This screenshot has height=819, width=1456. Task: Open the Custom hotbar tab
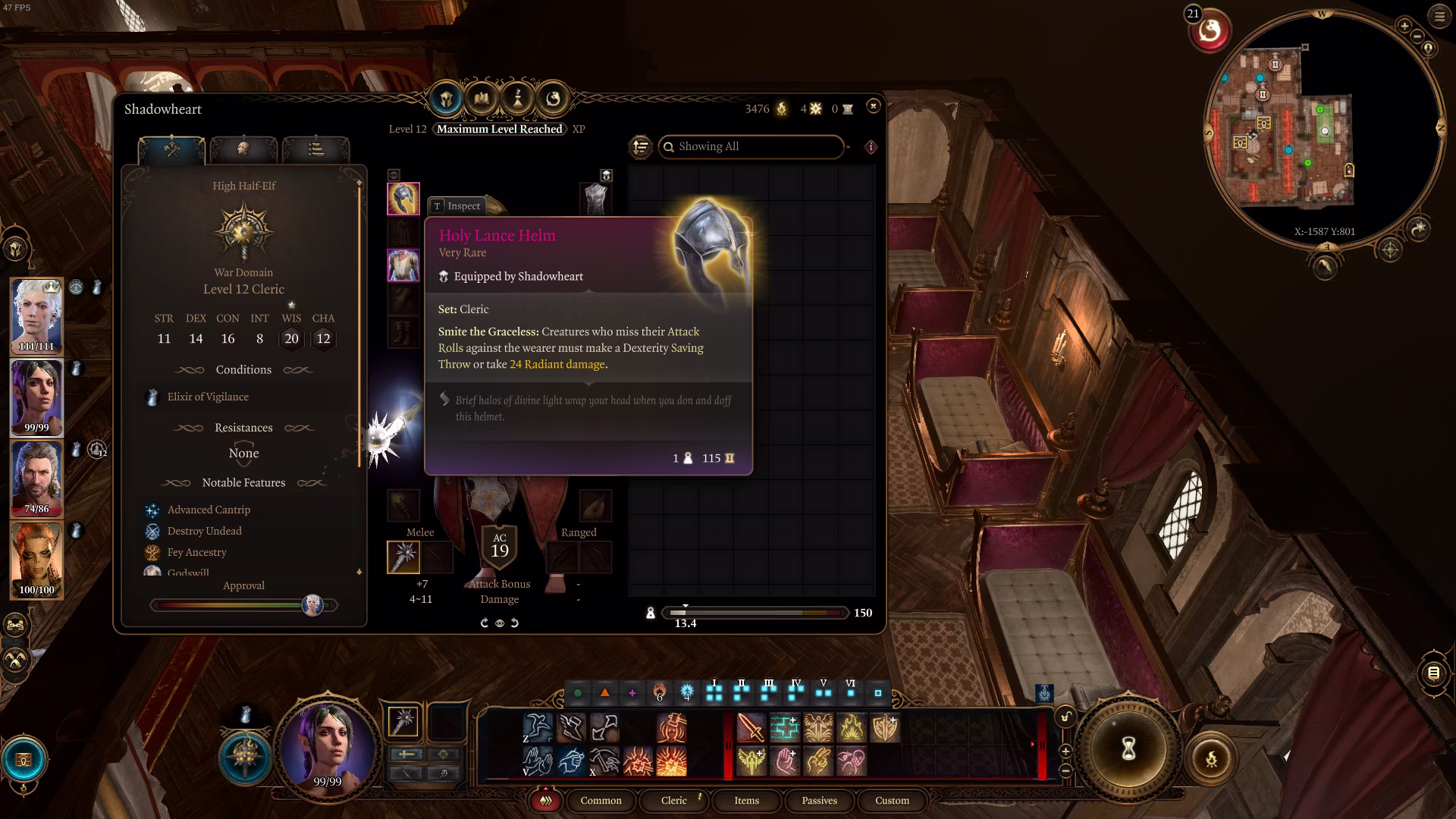point(892,801)
